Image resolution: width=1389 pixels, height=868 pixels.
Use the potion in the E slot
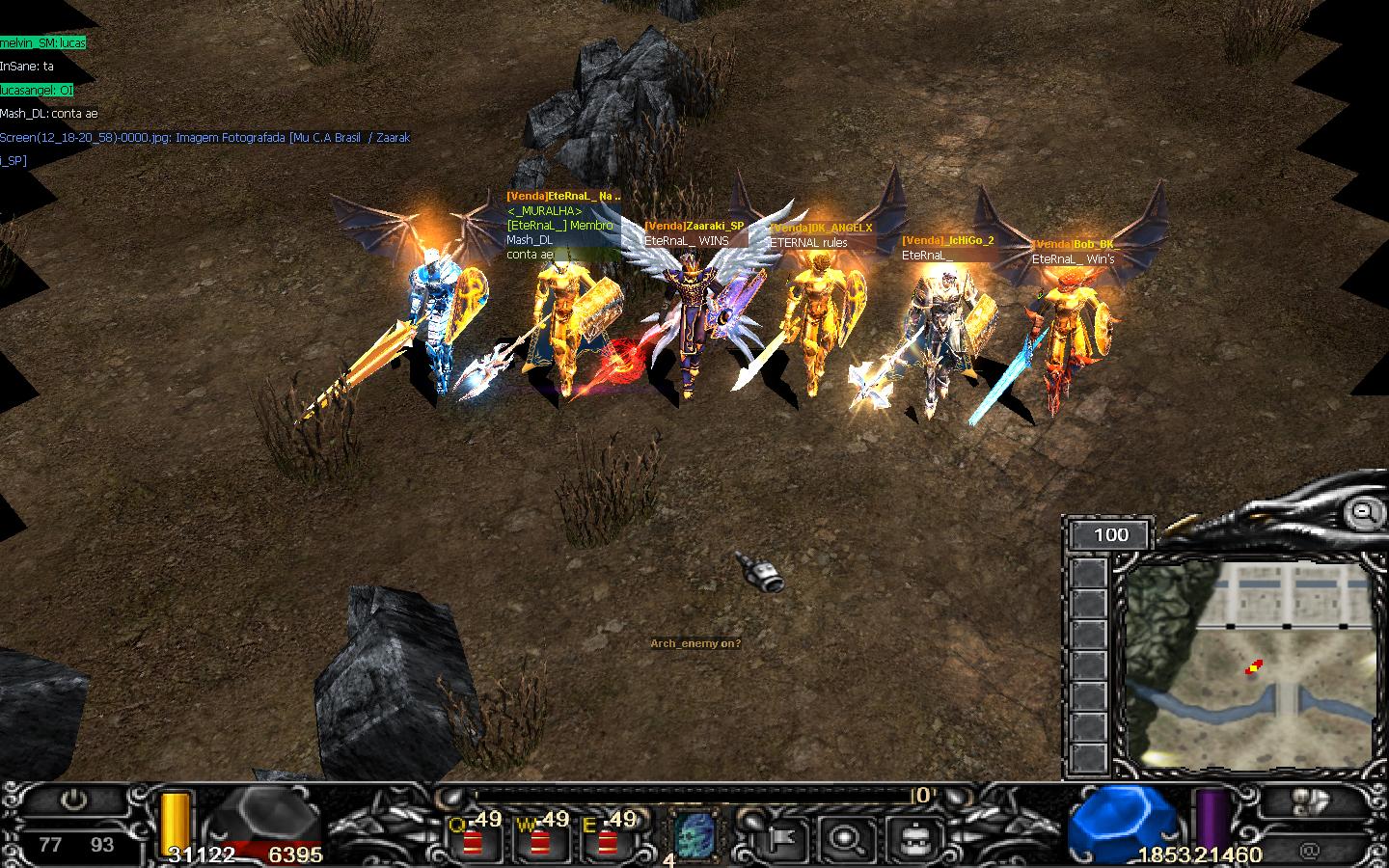point(608,839)
